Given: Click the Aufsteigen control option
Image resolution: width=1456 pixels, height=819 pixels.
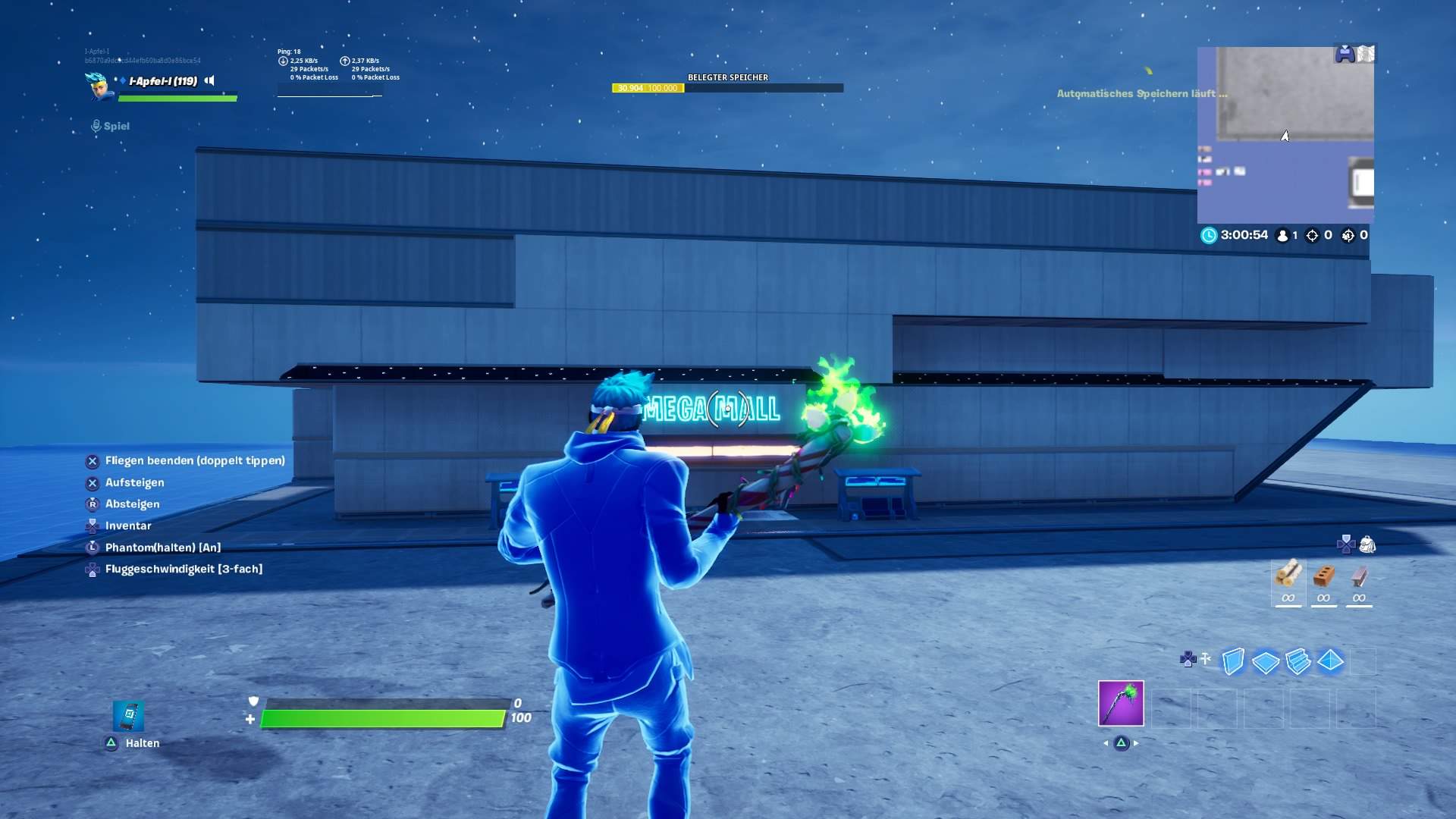Looking at the screenshot, I should [136, 482].
